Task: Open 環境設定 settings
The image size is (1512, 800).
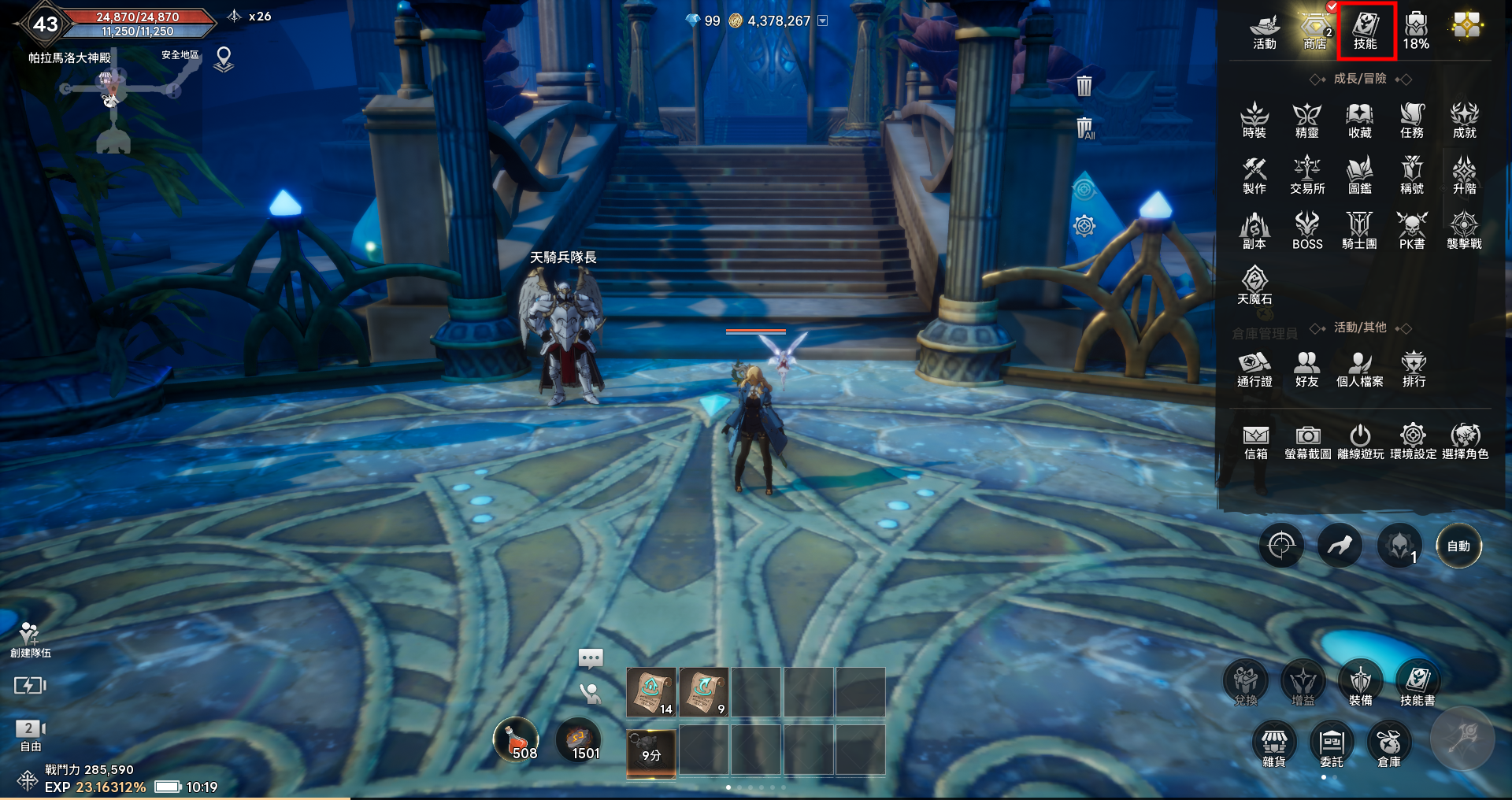Action: 1413,442
